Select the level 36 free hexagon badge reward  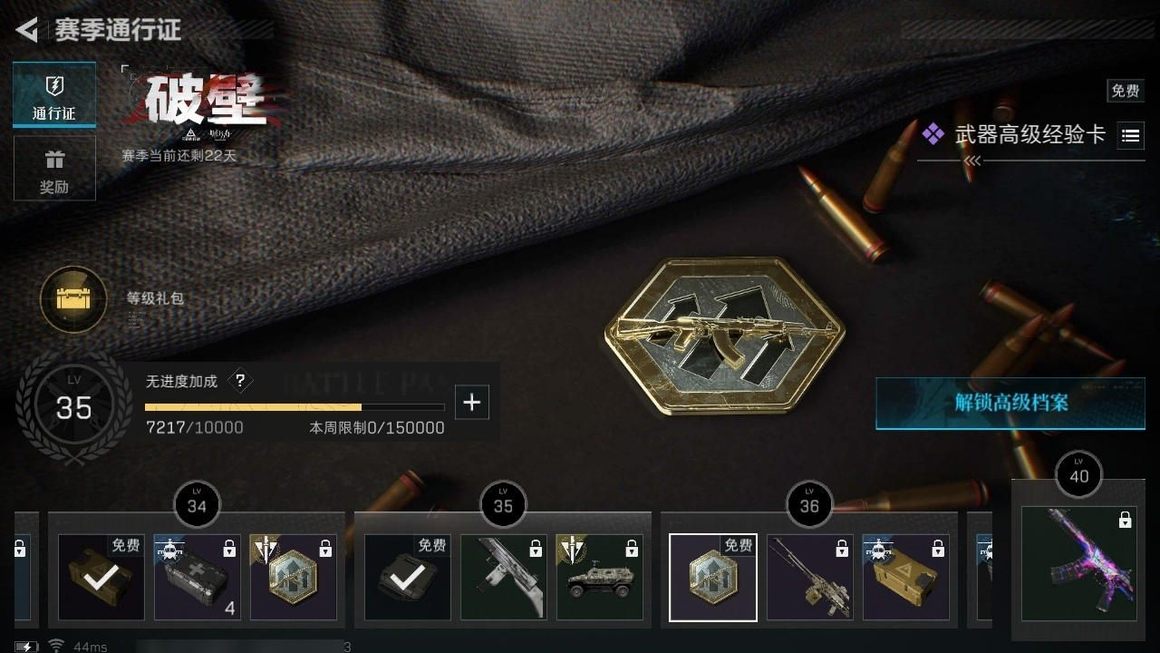[x=713, y=577]
